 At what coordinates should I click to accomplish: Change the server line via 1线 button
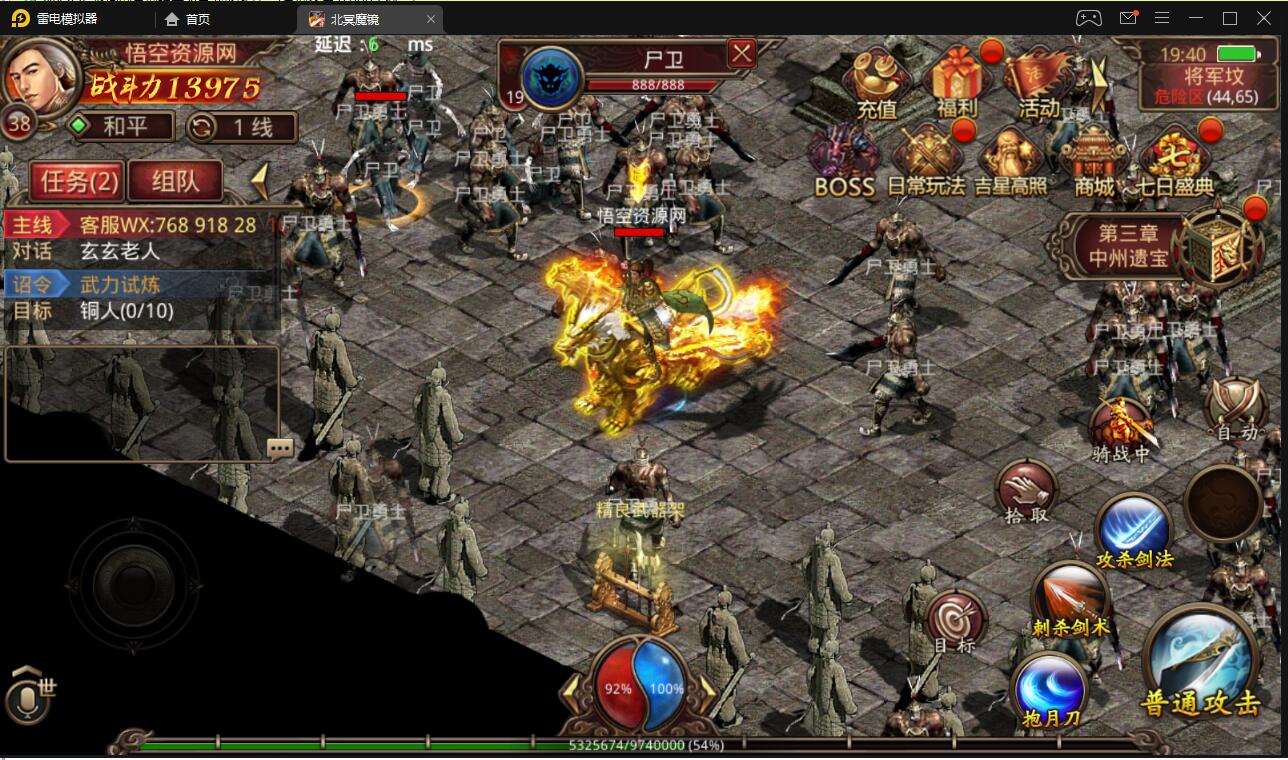242,127
